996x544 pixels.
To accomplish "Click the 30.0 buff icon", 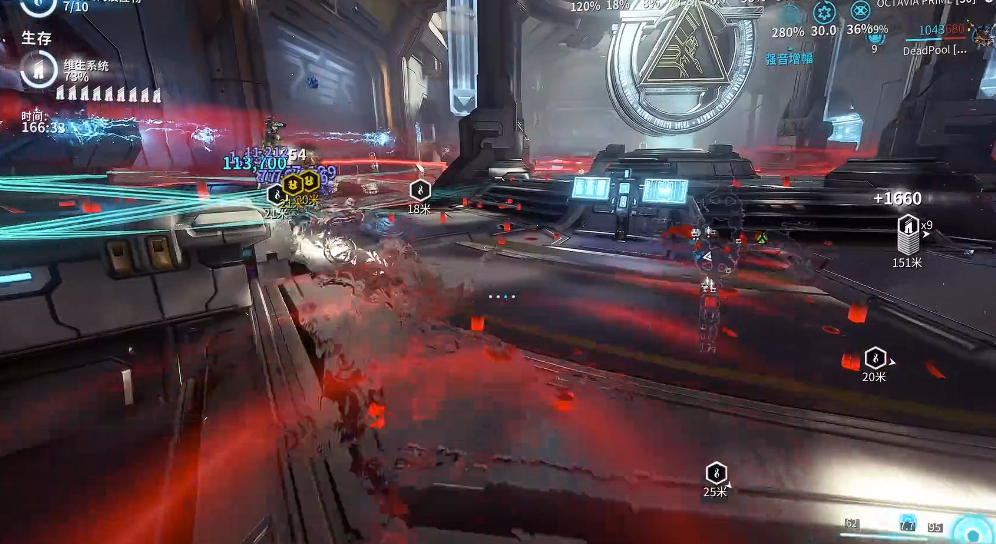I will (x=824, y=12).
